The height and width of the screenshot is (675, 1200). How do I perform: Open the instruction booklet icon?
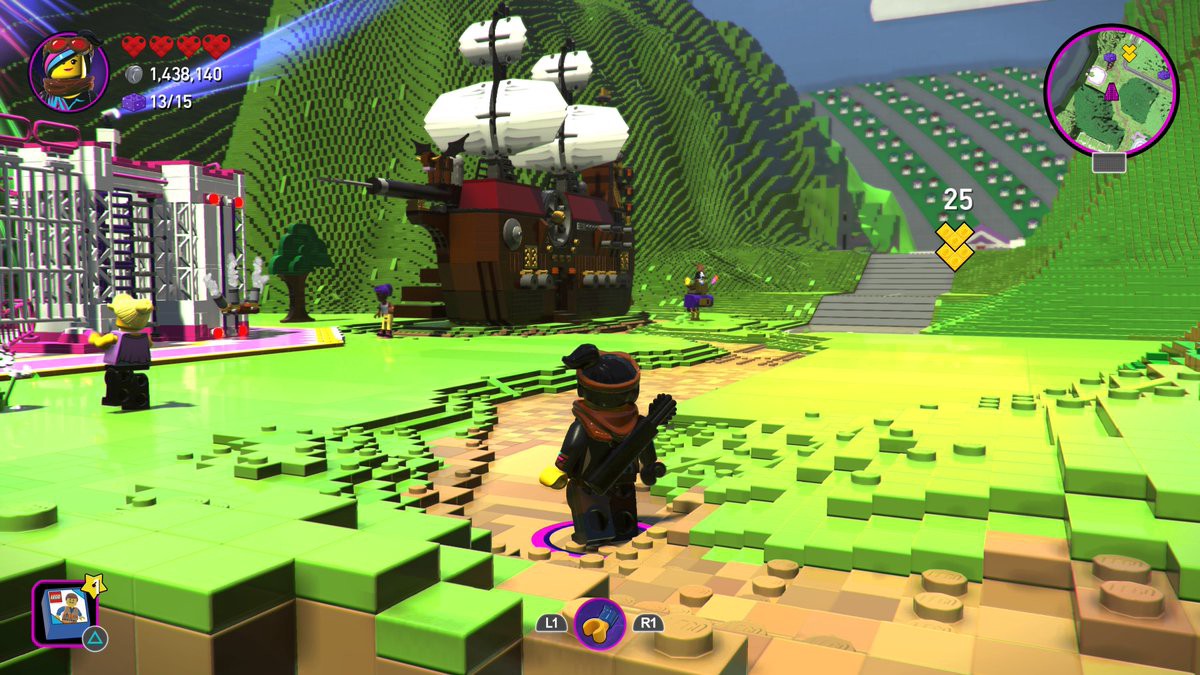(65, 611)
